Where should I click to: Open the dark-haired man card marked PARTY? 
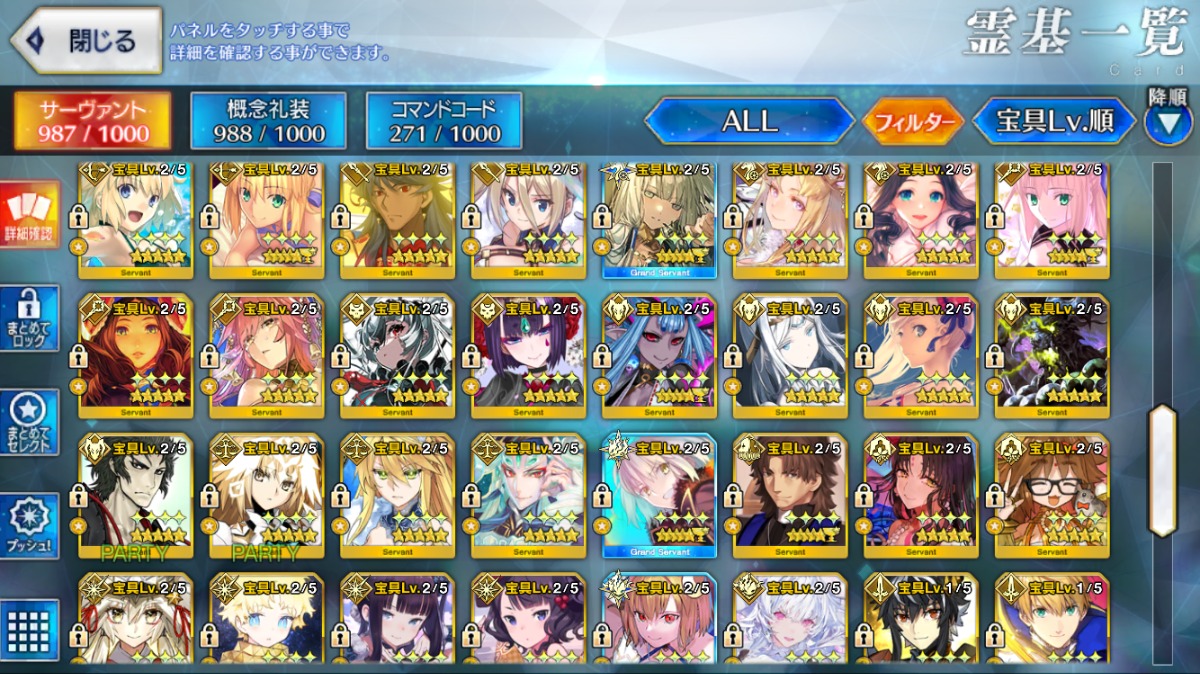coord(134,496)
